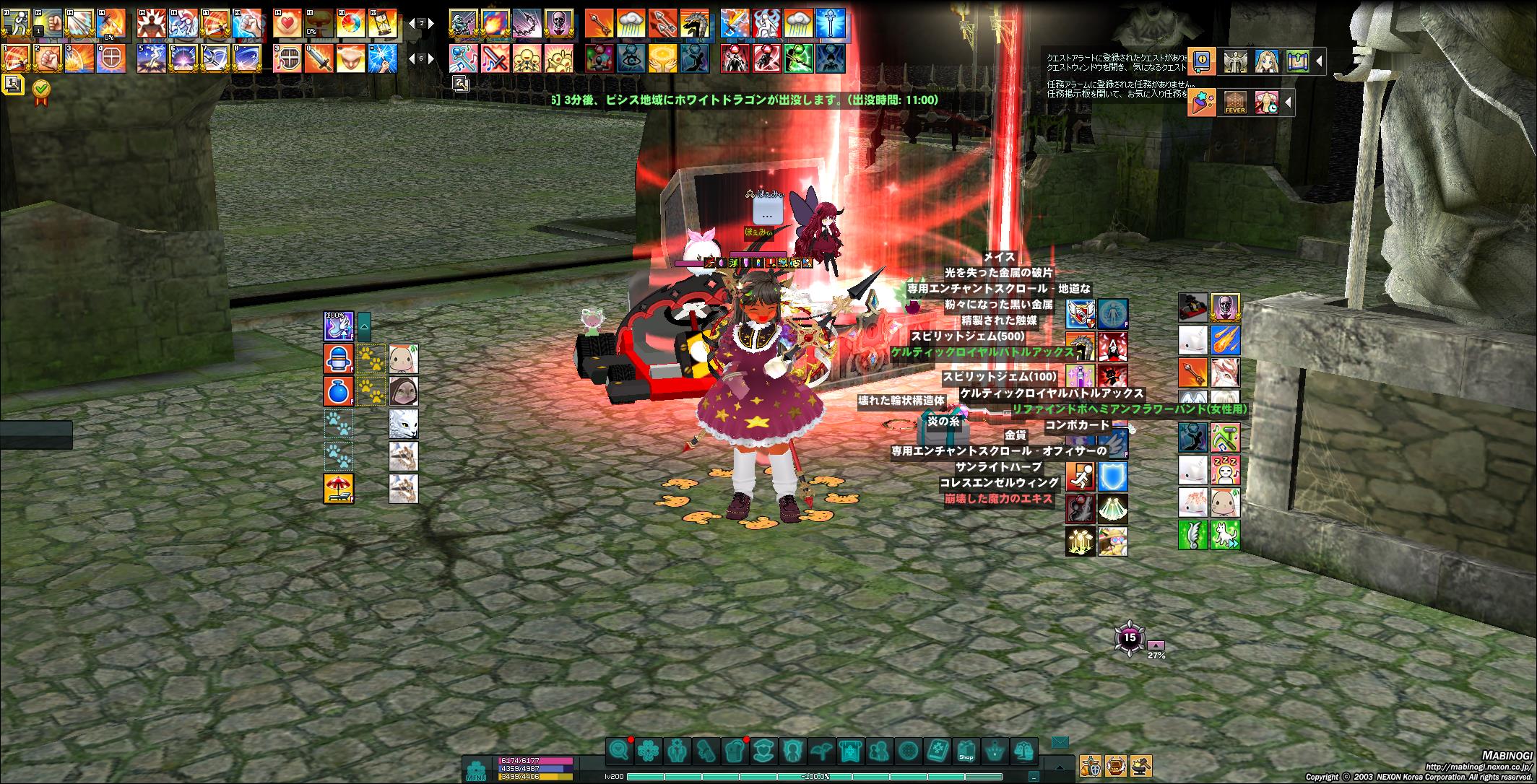This screenshot has height=784, width=1537.
Task: Click the green checkmark medal icon
Action: pos(42,89)
